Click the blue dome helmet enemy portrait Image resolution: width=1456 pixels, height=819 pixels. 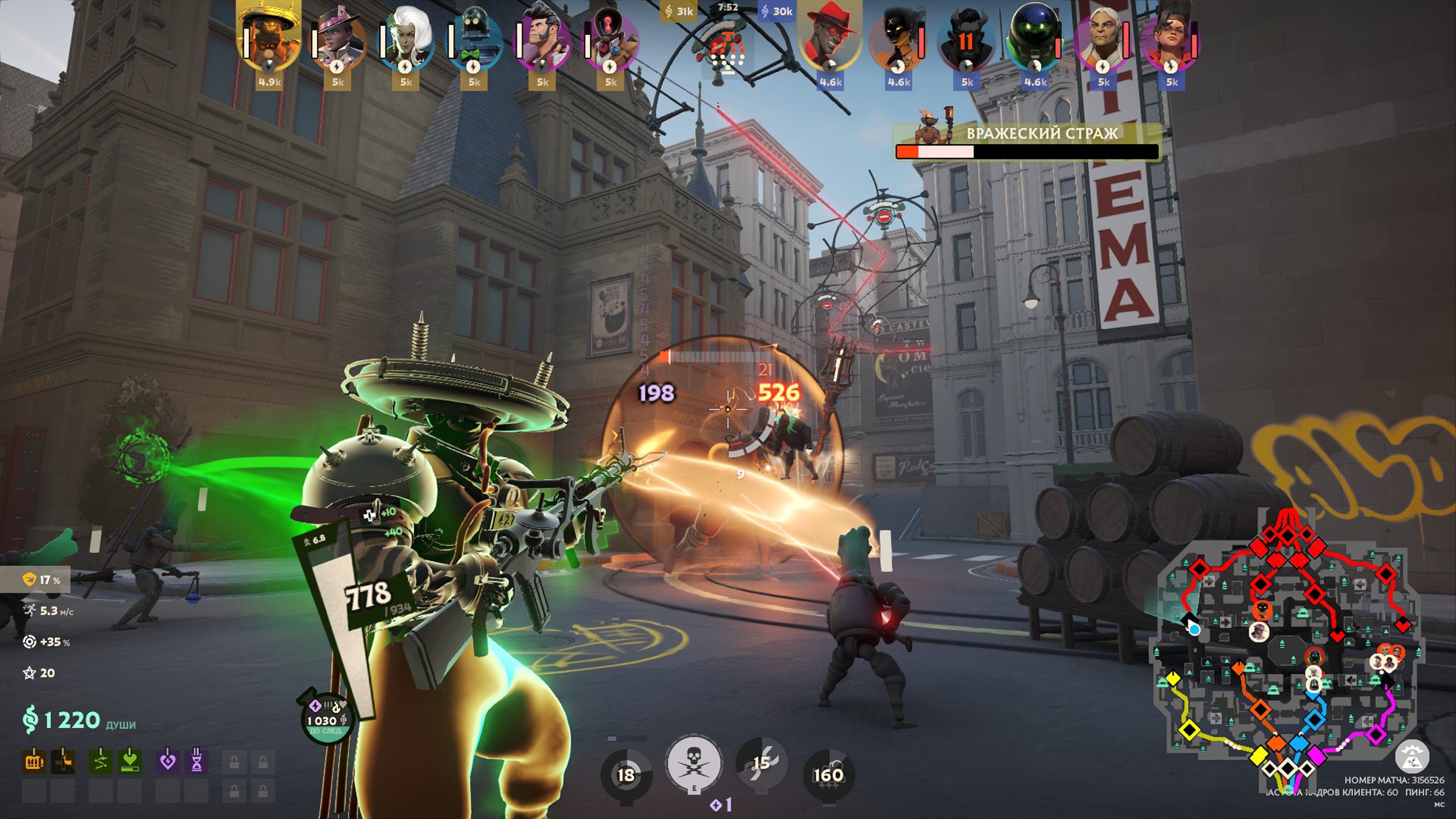coord(1035,39)
